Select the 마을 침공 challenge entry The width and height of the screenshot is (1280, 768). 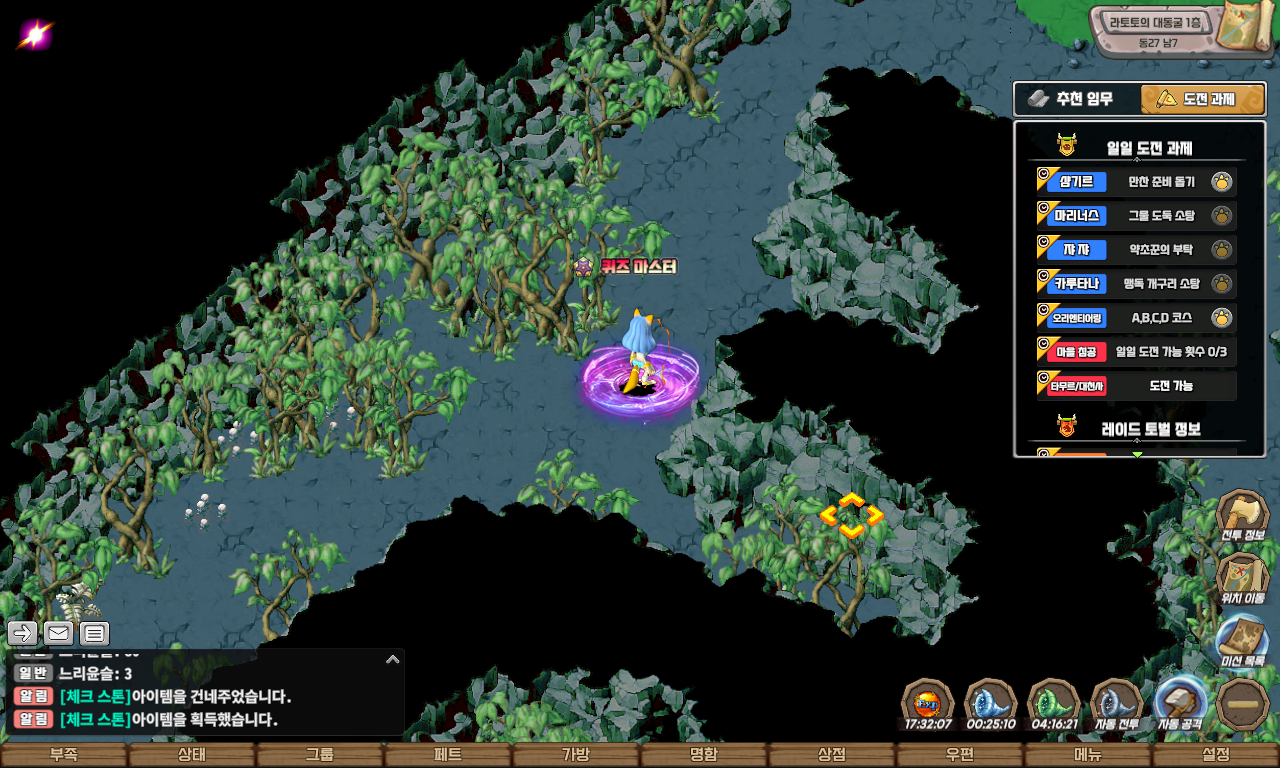click(x=1136, y=352)
